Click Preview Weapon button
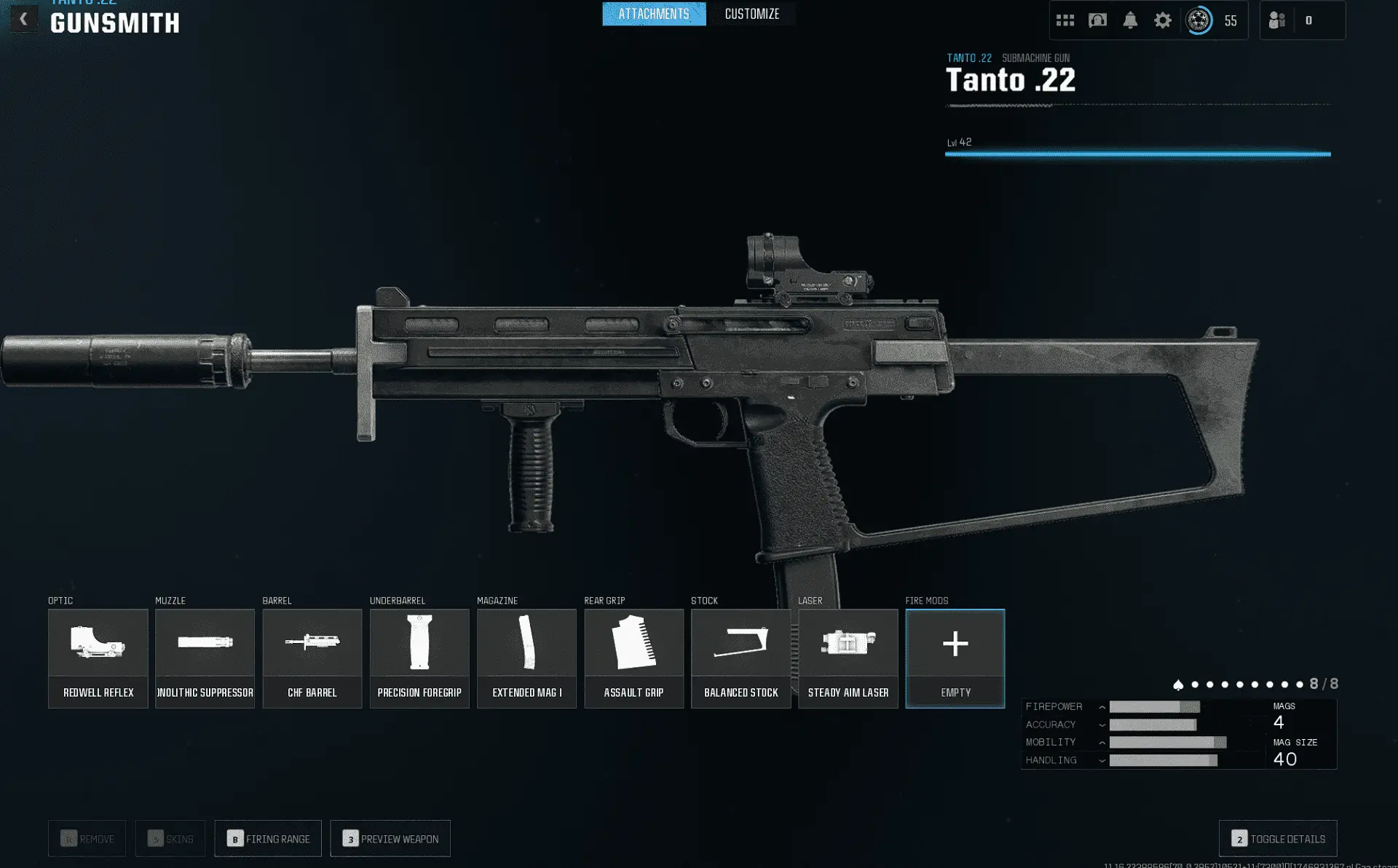This screenshot has height=868, width=1398. click(x=390, y=839)
